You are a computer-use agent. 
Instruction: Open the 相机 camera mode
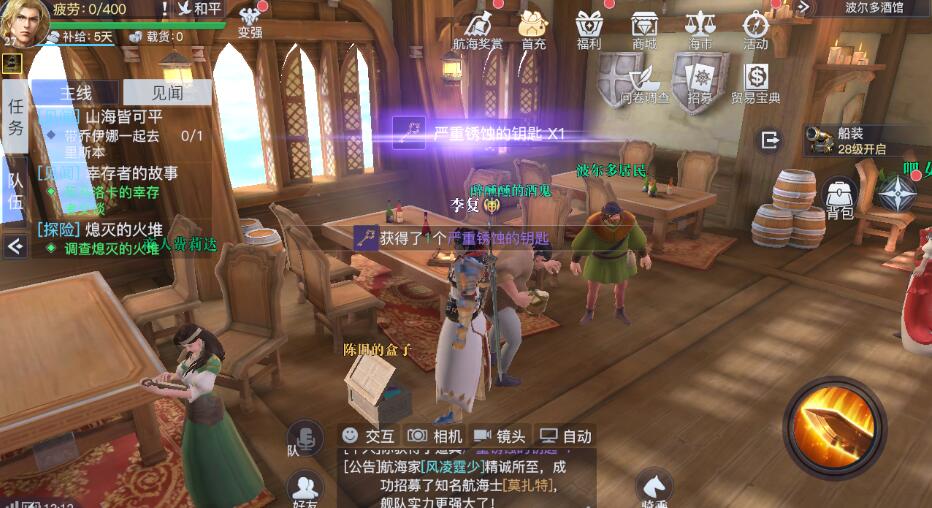click(434, 436)
